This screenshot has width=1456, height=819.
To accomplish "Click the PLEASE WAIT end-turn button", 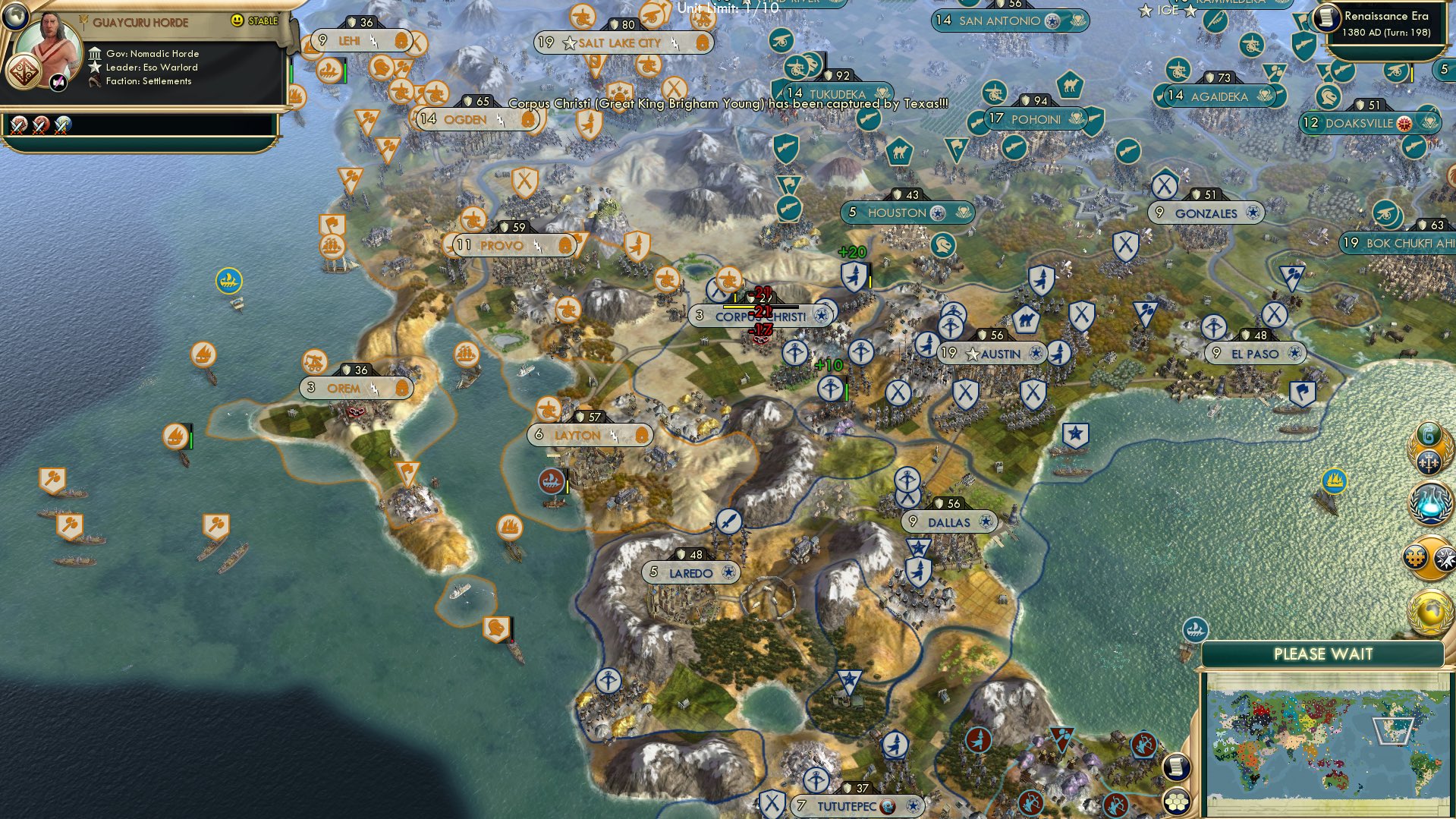I will click(1324, 653).
